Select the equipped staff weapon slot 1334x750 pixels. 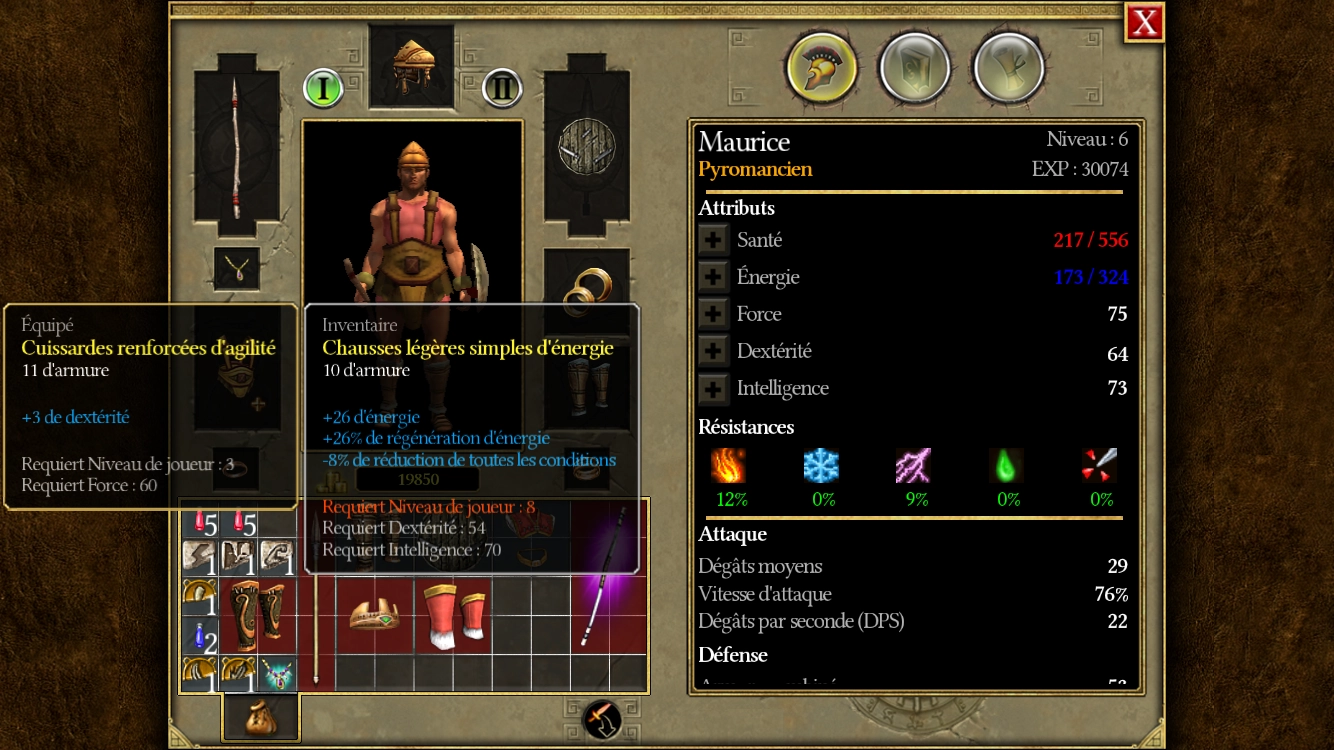[x=236, y=146]
